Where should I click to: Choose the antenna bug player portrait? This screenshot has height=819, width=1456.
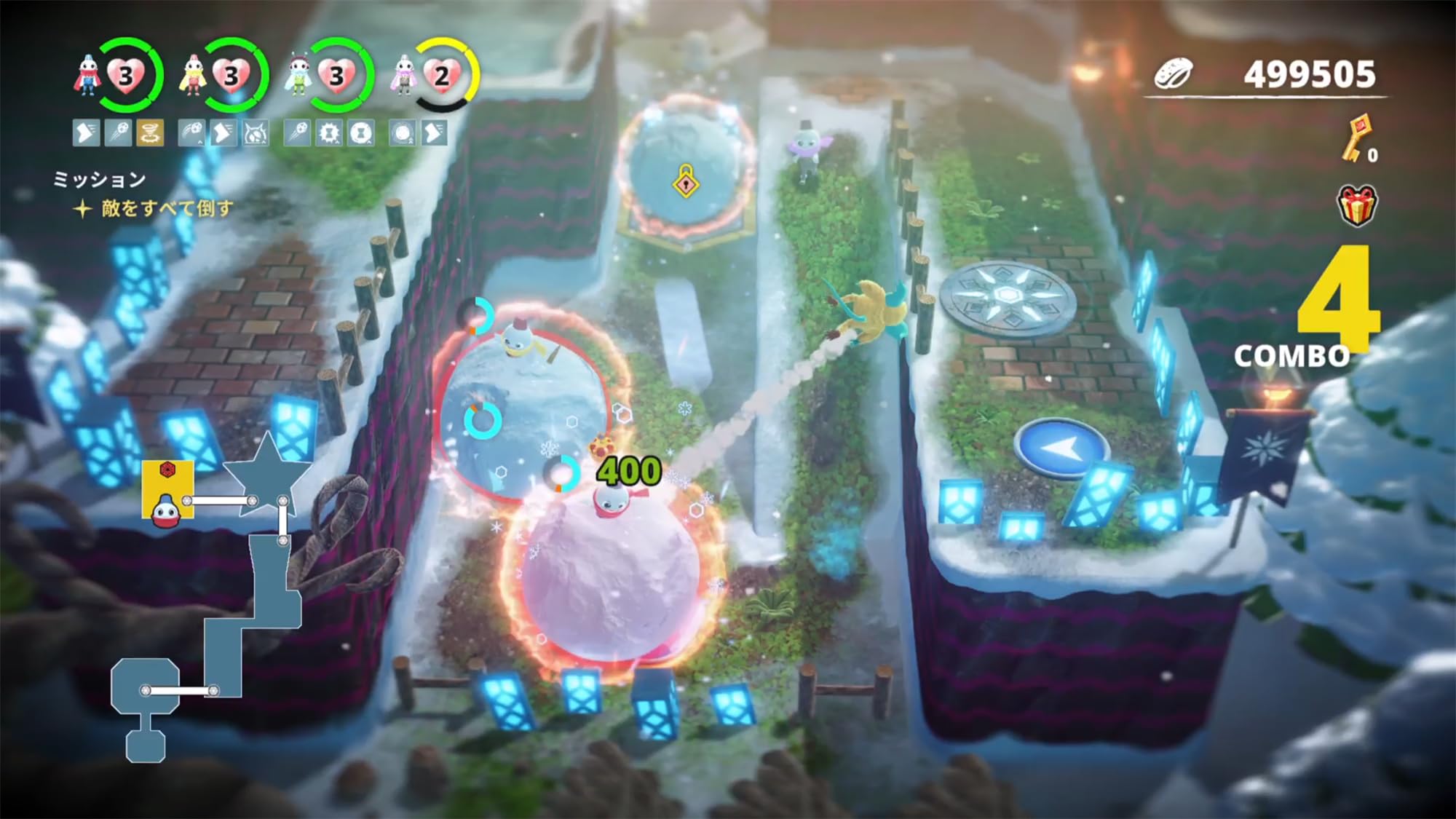point(298,76)
